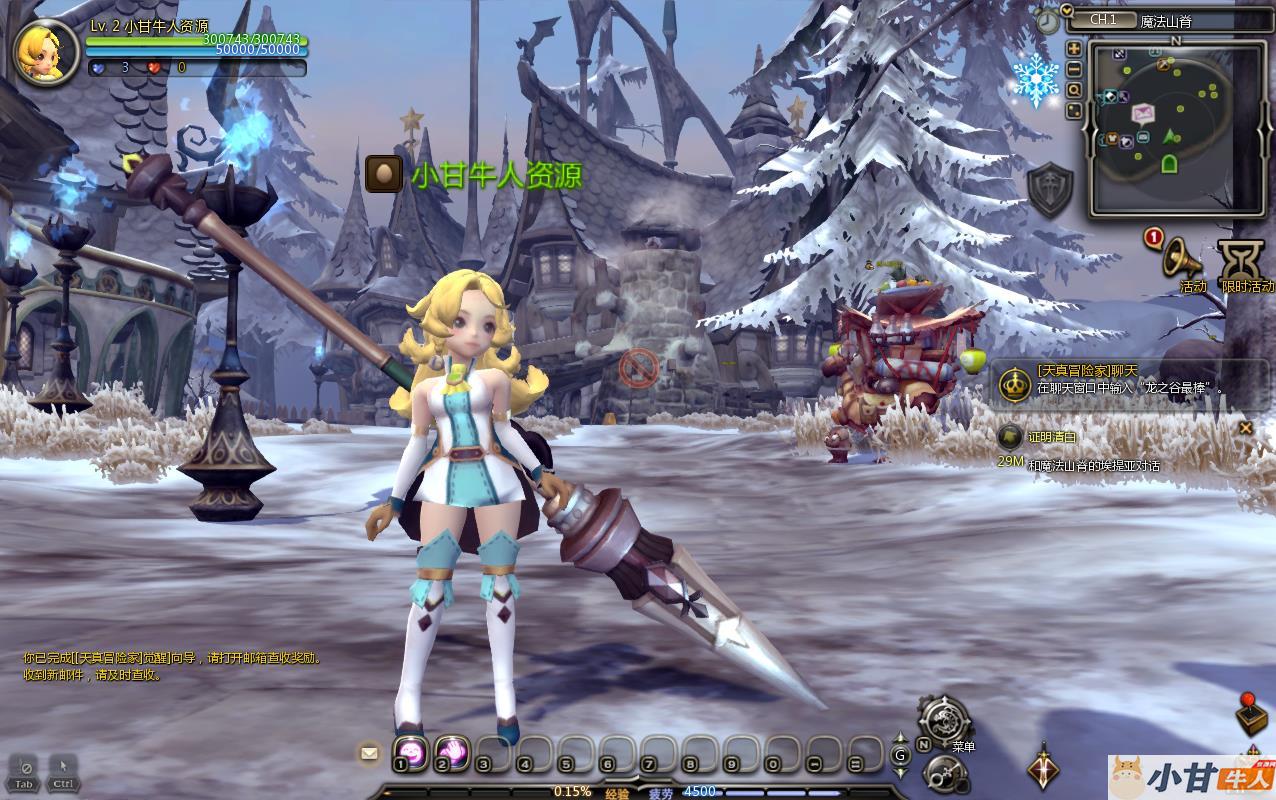Toggle the dots button beside the minimap
Image resolution: width=1276 pixels, height=800 pixels.
[x=1074, y=109]
